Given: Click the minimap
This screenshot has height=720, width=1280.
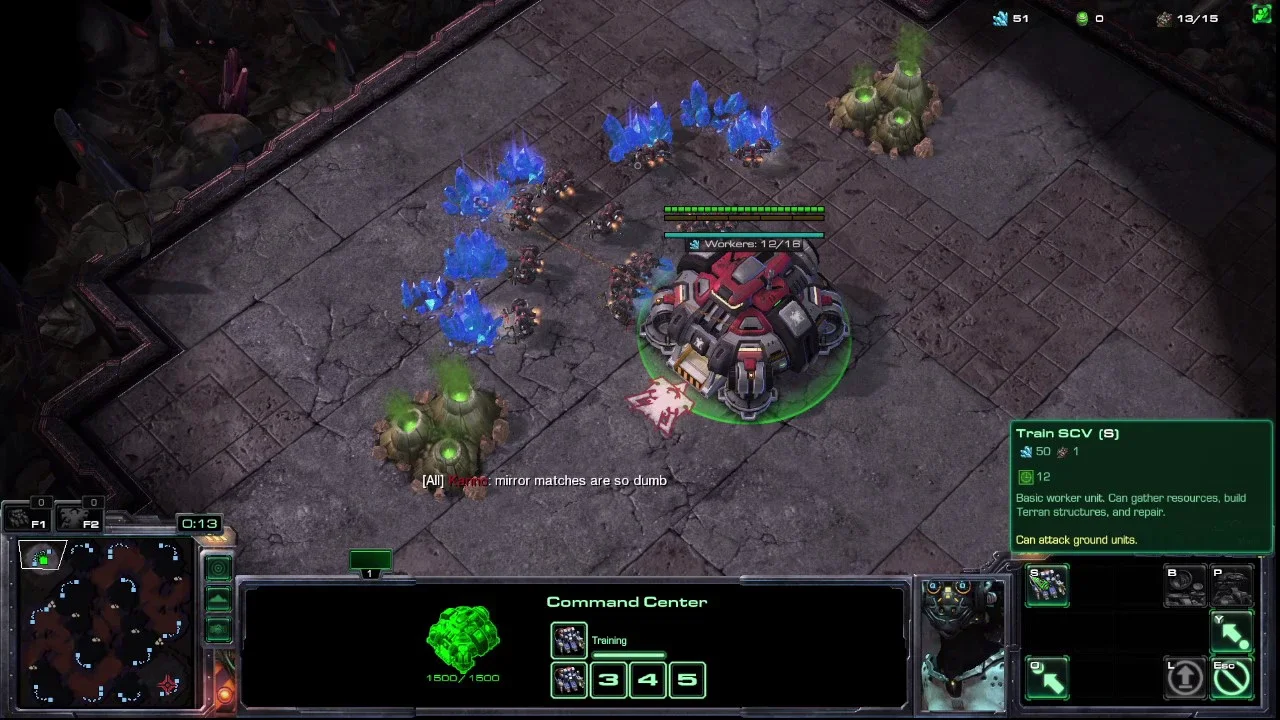Looking at the screenshot, I should coord(107,620).
